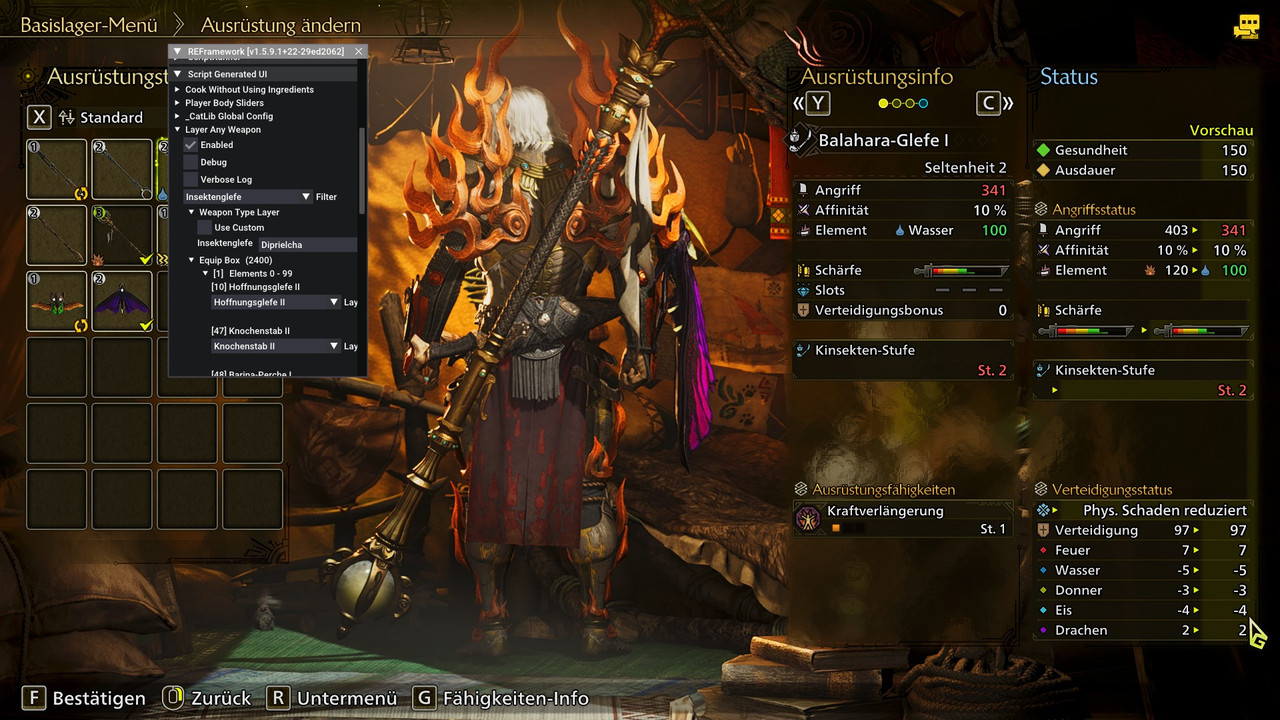Close the REFramework overlay window
Screen dimensions: 1280x720
click(x=359, y=51)
